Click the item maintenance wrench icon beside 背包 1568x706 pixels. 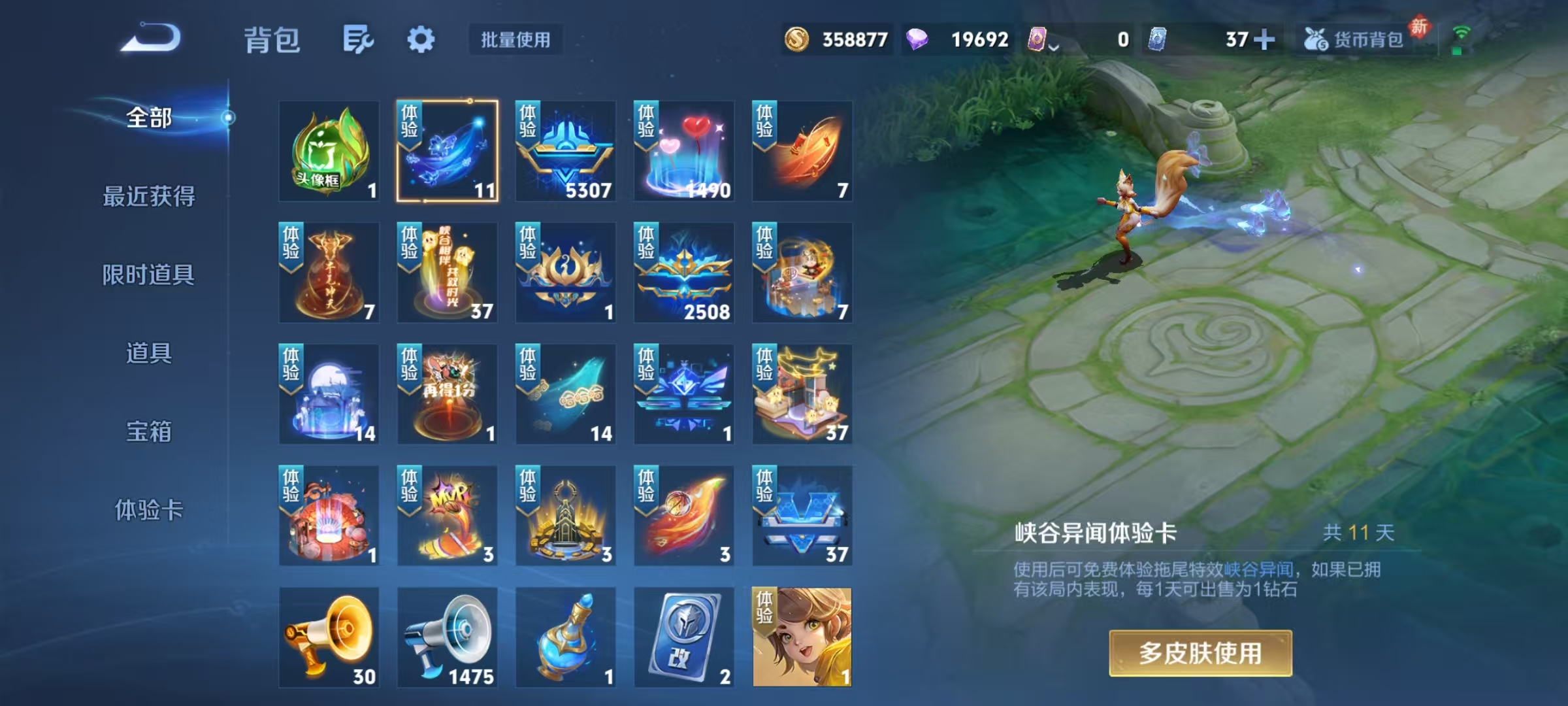[x=358, y=39]
